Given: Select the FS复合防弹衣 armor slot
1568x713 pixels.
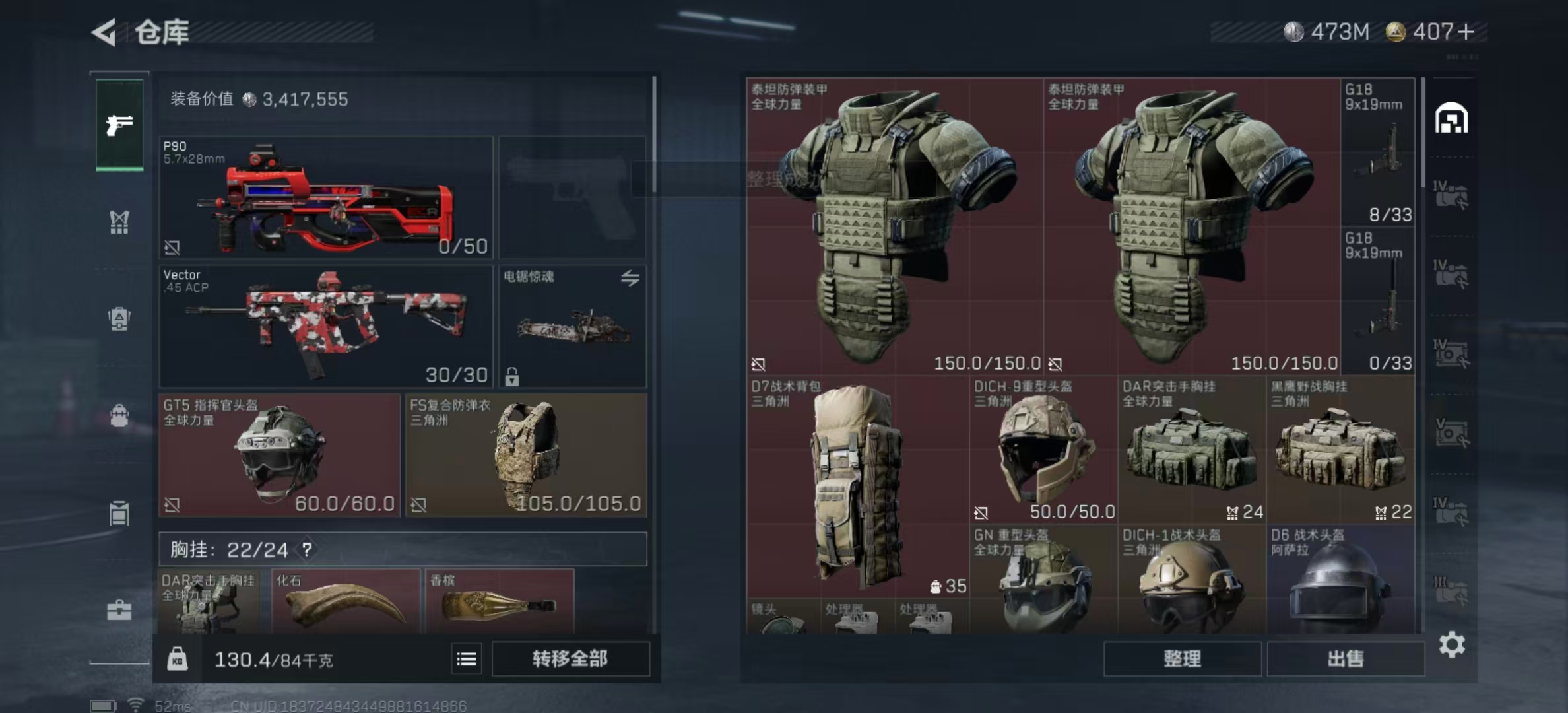Looking at the screenshot, I should click(x=526, y=455).
